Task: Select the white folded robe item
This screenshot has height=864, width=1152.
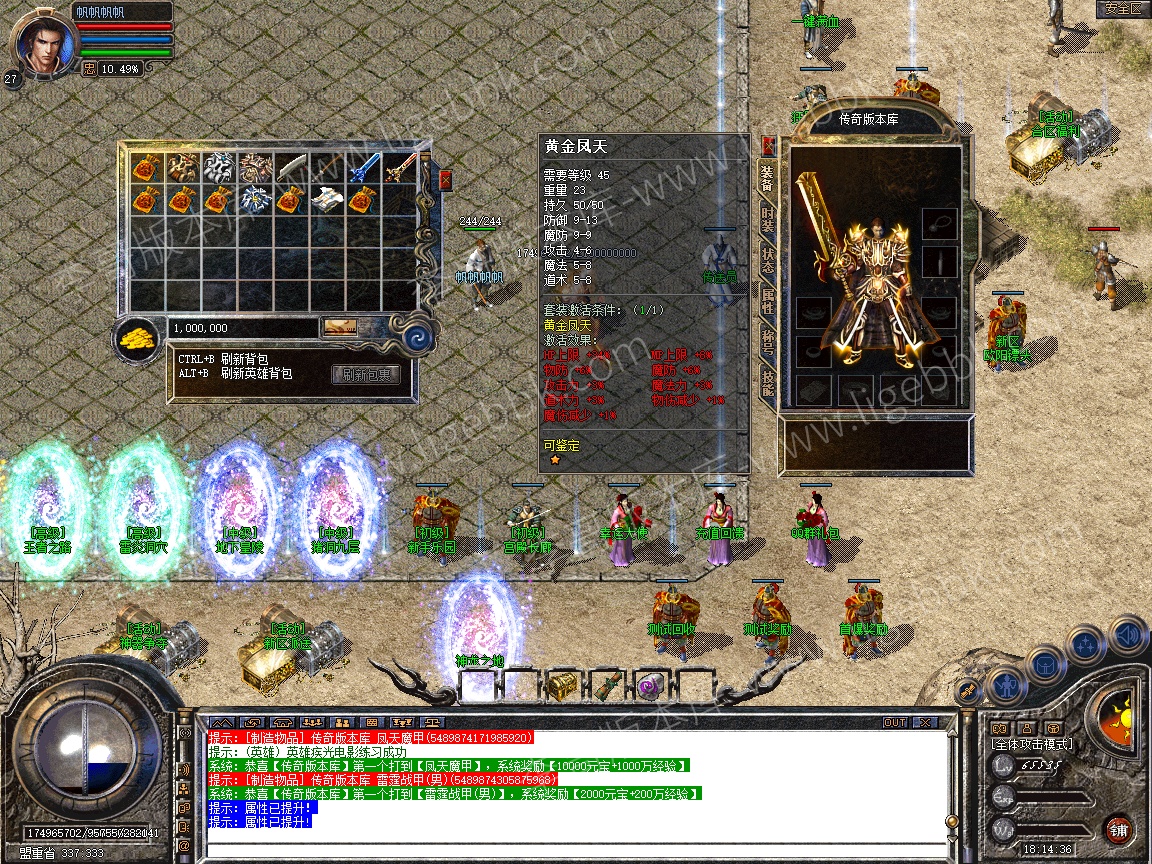Action: (327, 201)
